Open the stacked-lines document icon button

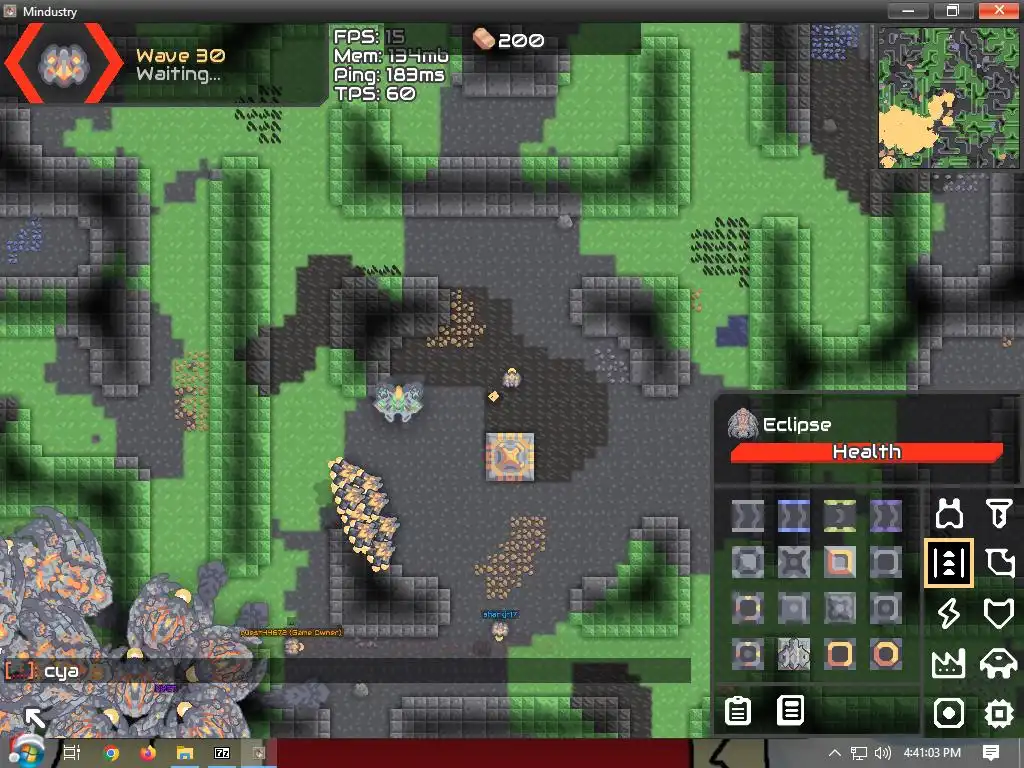point(791,711)
